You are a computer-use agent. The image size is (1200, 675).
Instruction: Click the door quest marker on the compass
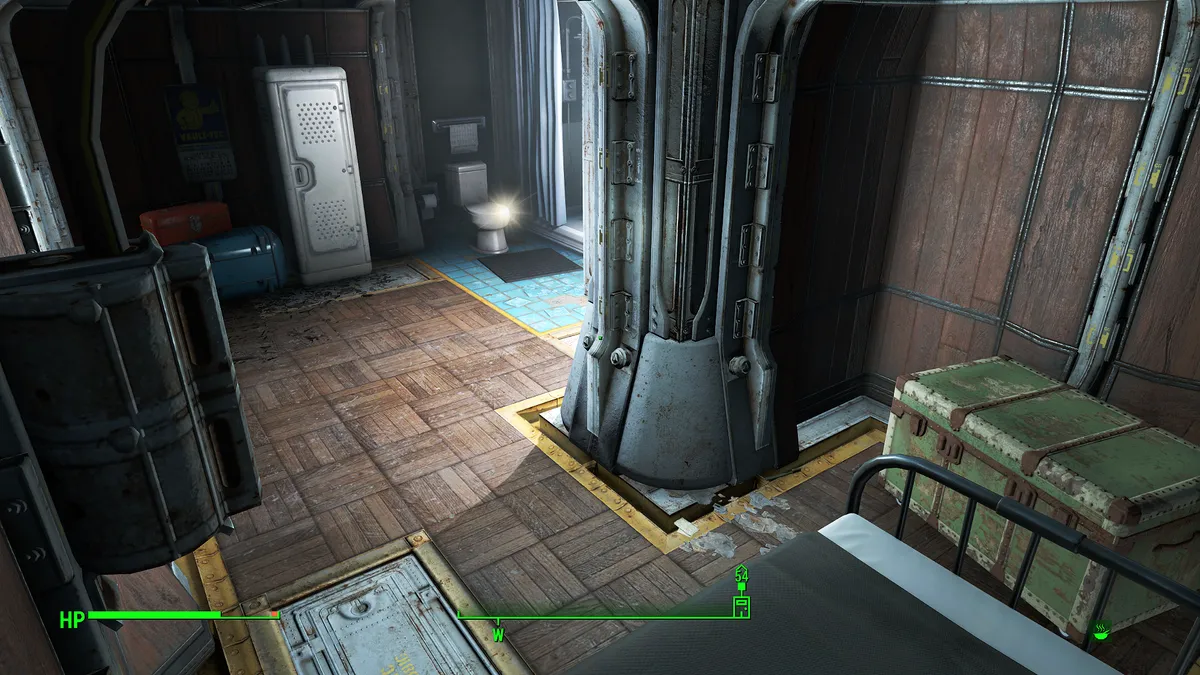coord(741,606)
